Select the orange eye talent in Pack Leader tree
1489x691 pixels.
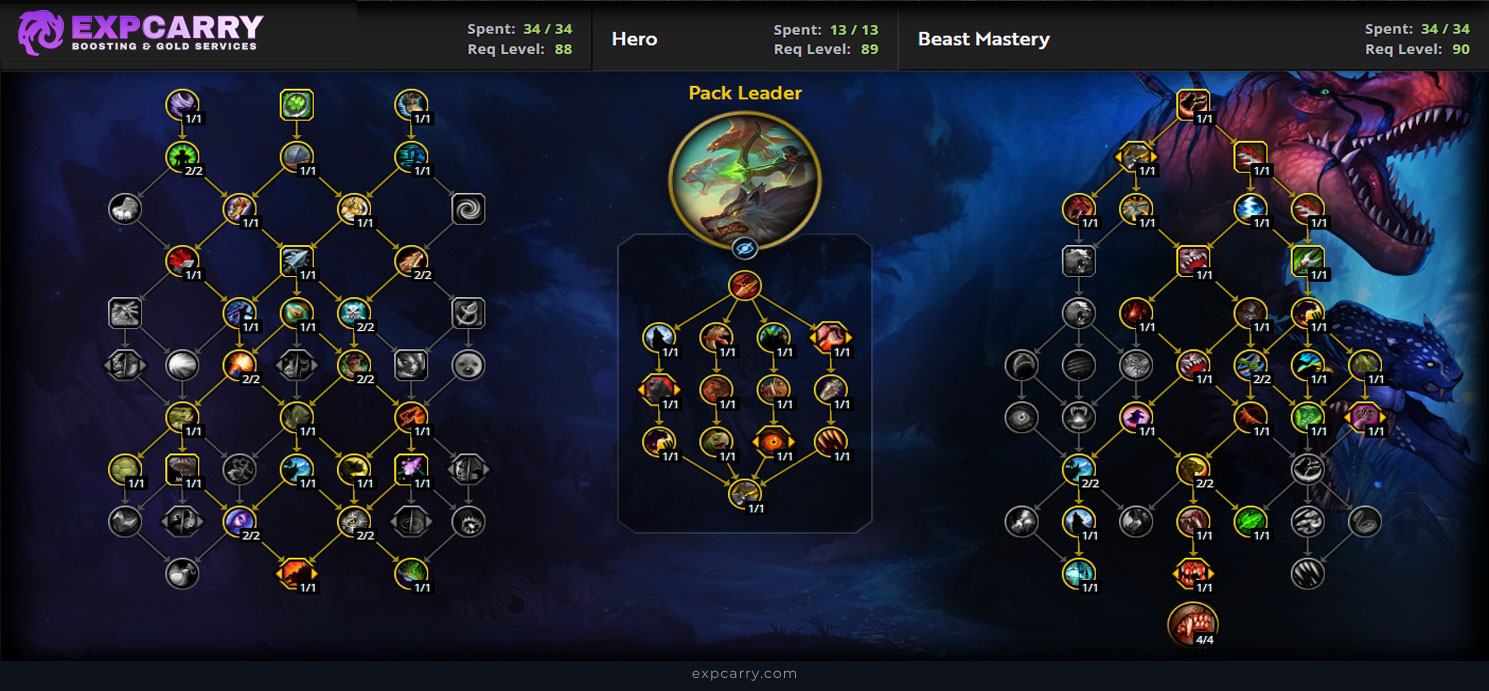pos(771,440)
